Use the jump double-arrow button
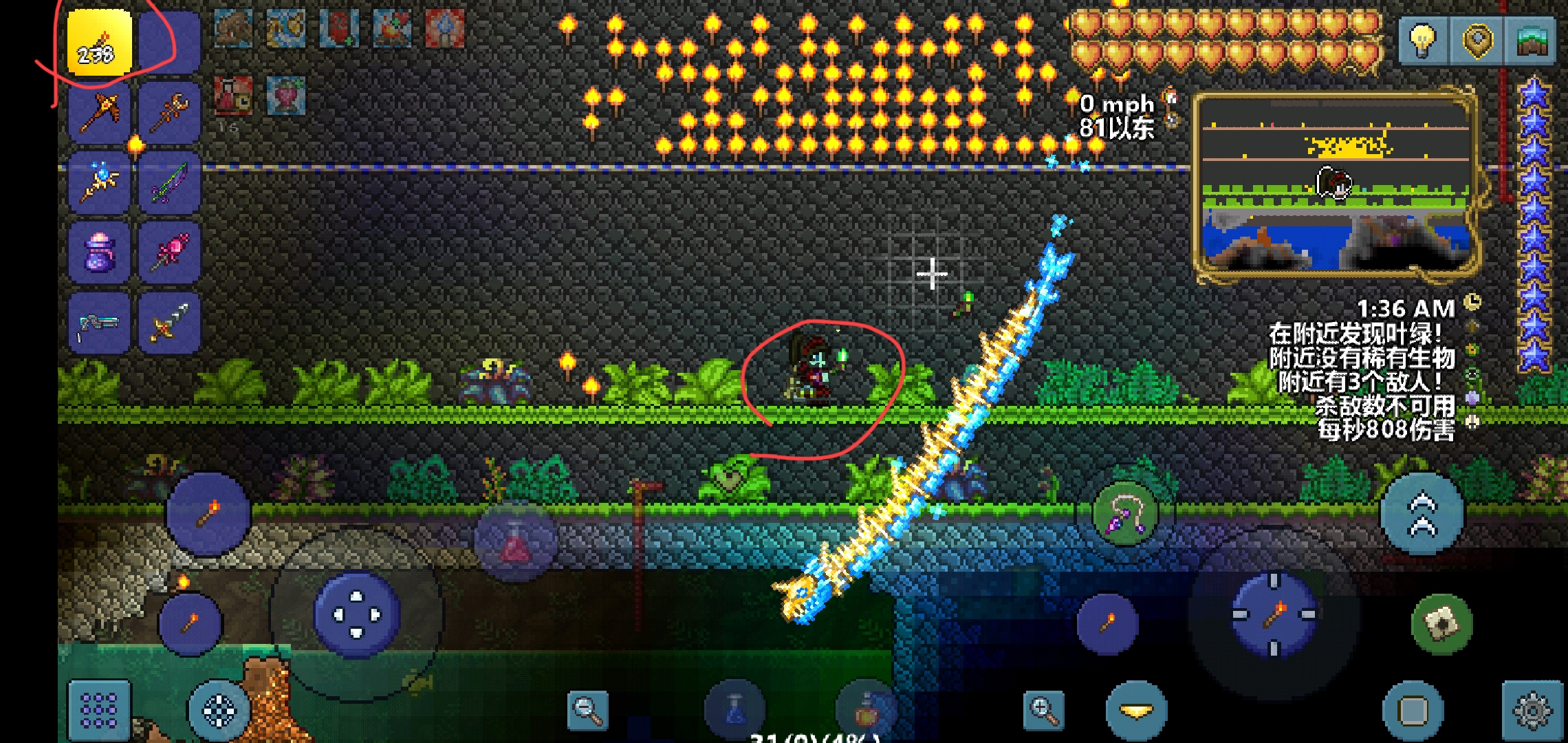 [x=1422, y=513]
